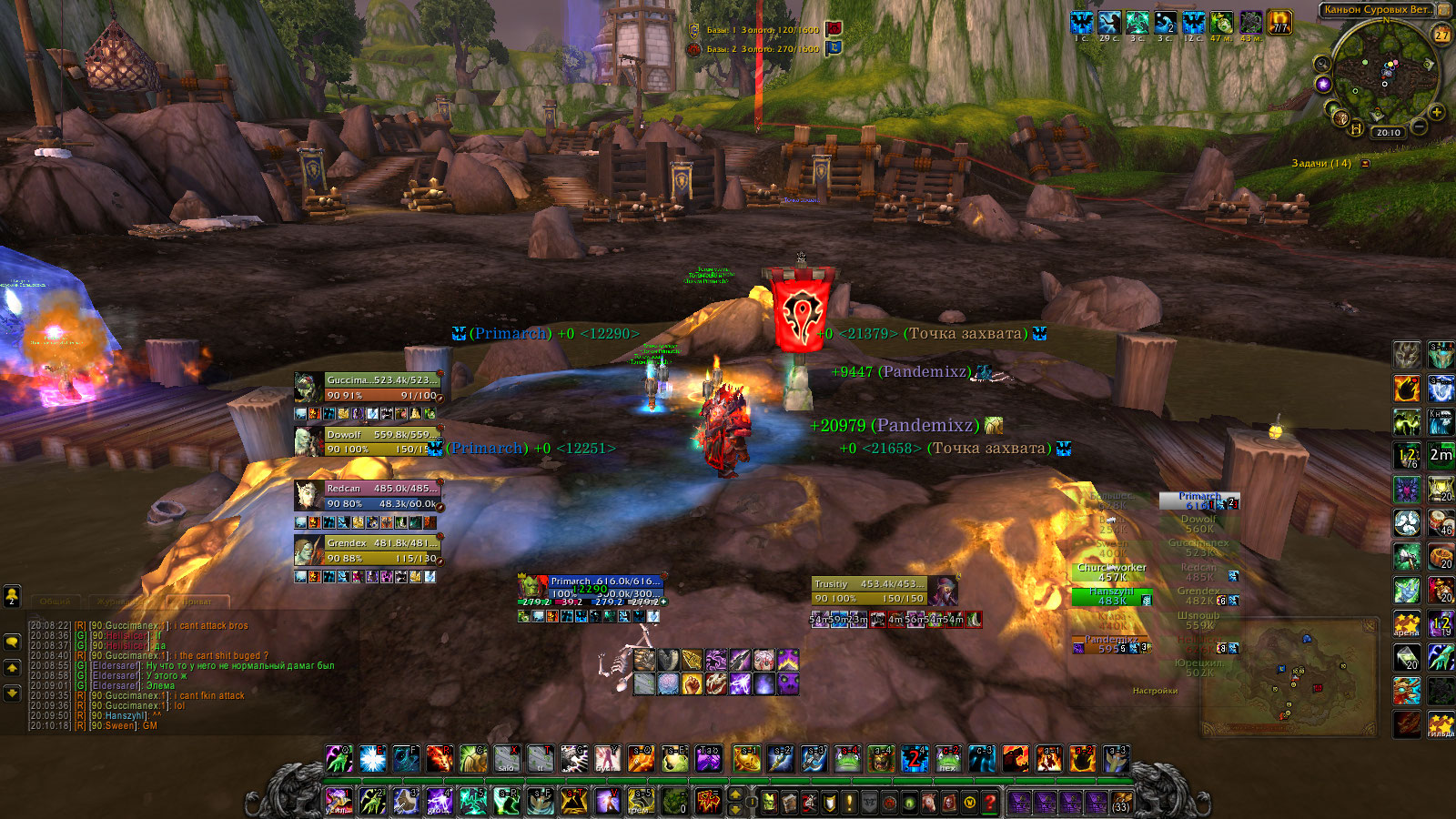Click the minimap clock showing 20:10
This screenshot has width=1456, height=819.
coord(1389,133)
